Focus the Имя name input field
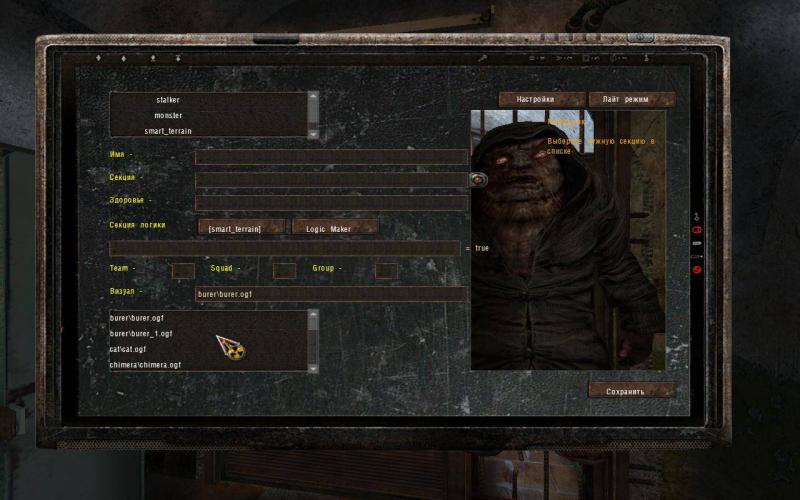800x500 pixels. 331,157
